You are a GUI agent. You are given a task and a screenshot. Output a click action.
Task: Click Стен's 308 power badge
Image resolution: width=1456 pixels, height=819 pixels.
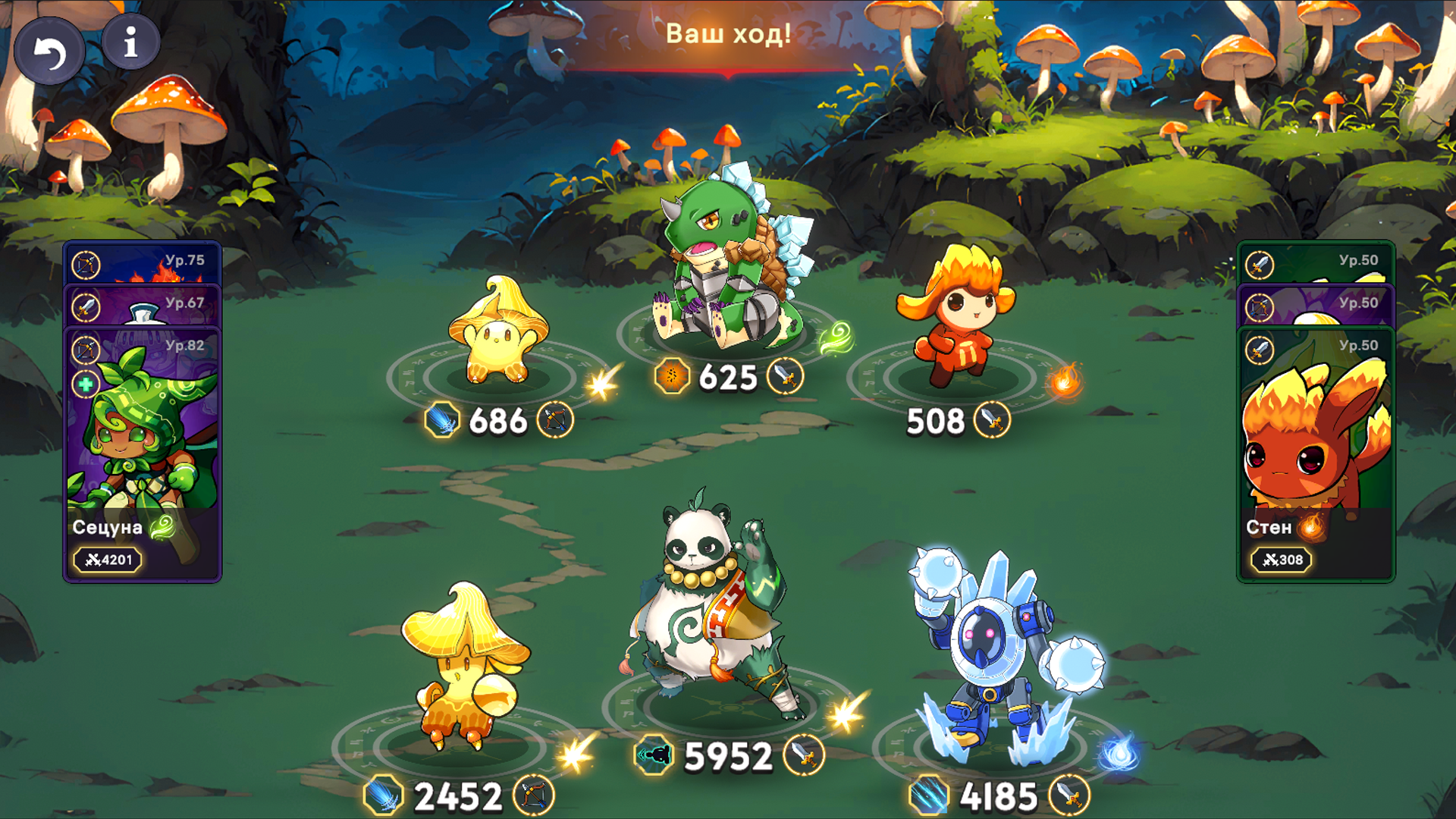1281,560
